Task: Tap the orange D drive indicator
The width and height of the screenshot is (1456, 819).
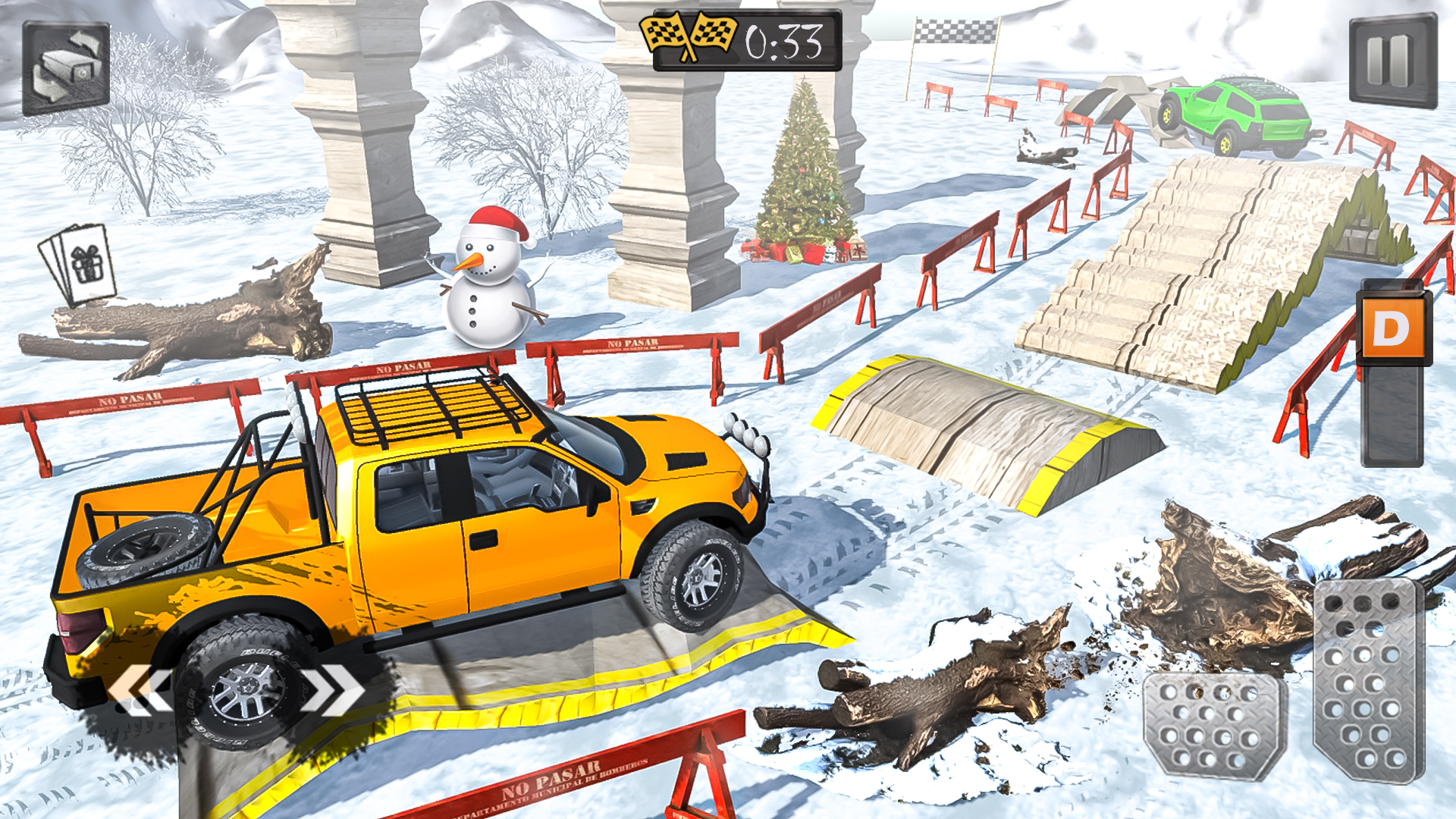Action: tap(1395, 328)
